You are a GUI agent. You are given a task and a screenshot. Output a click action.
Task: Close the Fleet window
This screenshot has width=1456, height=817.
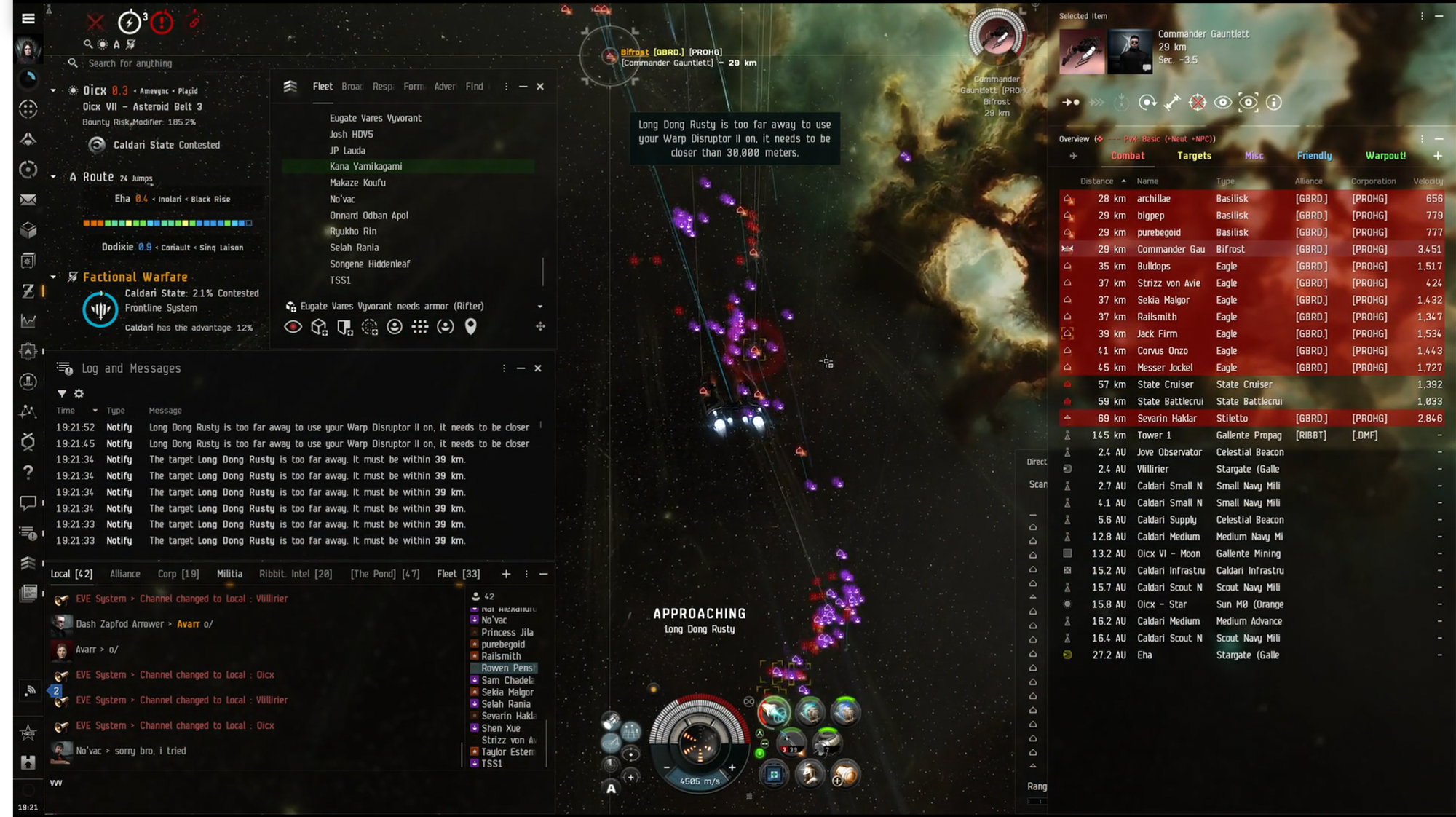pyautogui.click(x=540, y=87)
